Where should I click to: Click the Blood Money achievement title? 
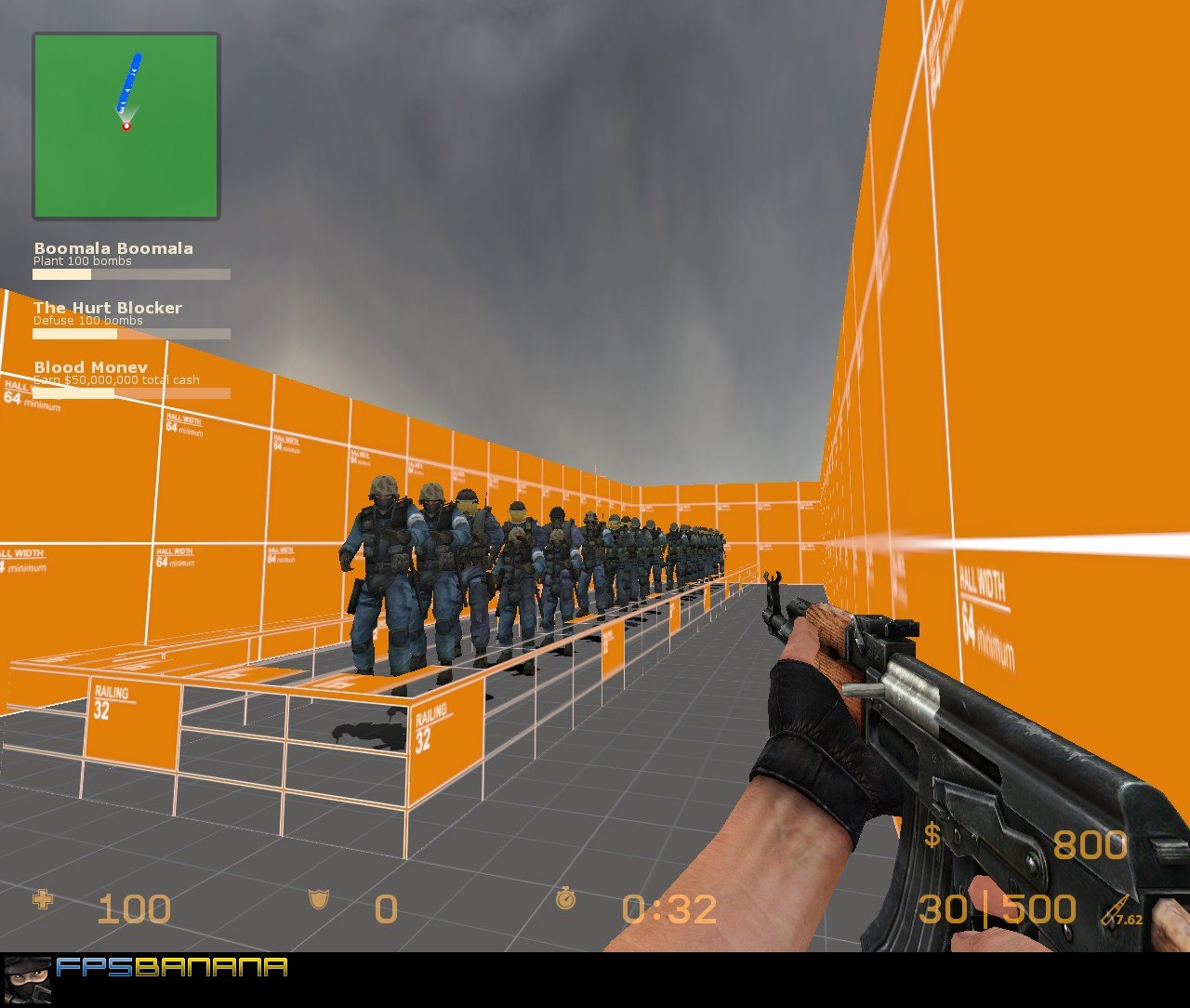click(x=90, y=367)
